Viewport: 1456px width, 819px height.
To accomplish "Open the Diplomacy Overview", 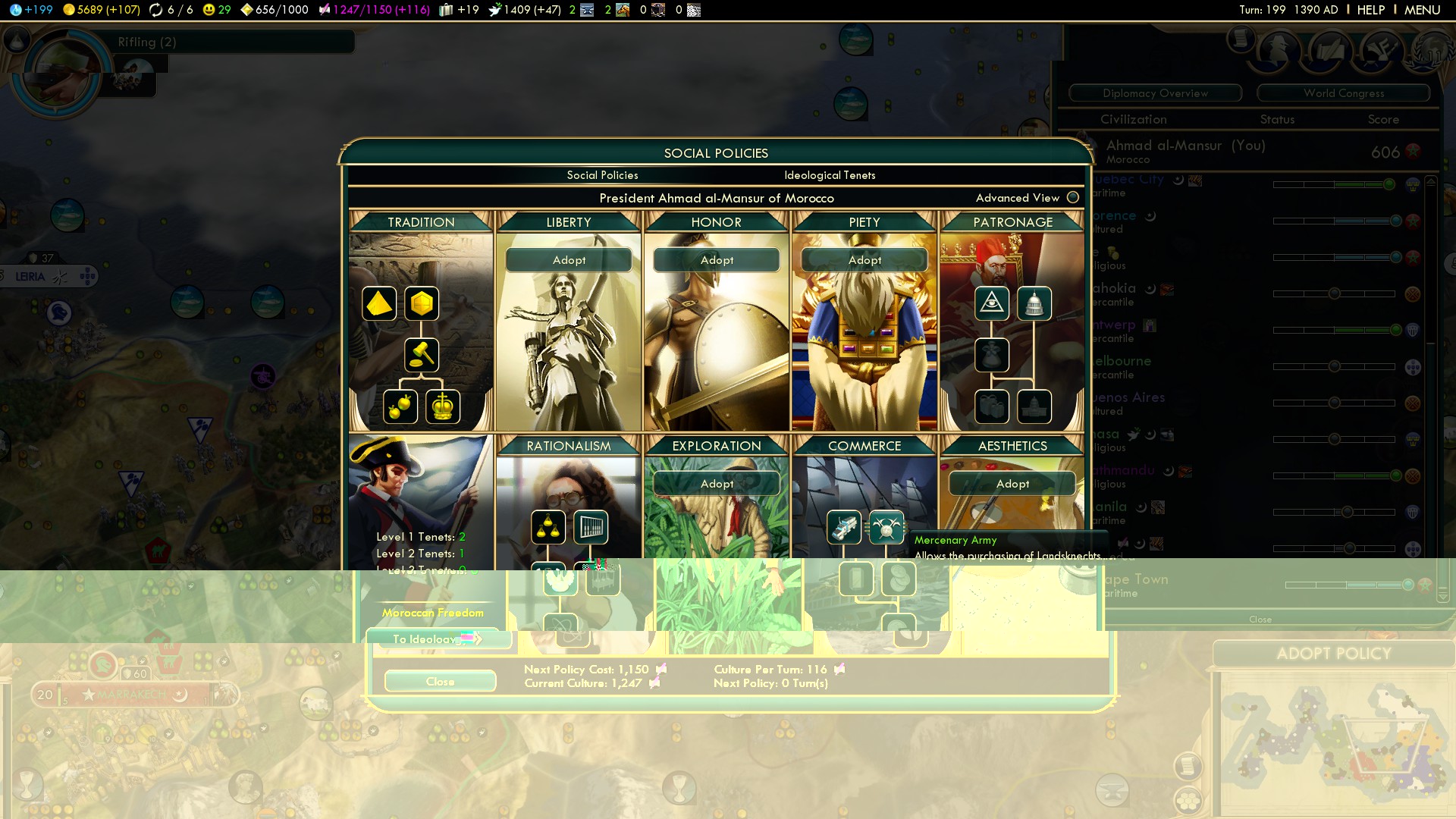I will click(1155, 93).
